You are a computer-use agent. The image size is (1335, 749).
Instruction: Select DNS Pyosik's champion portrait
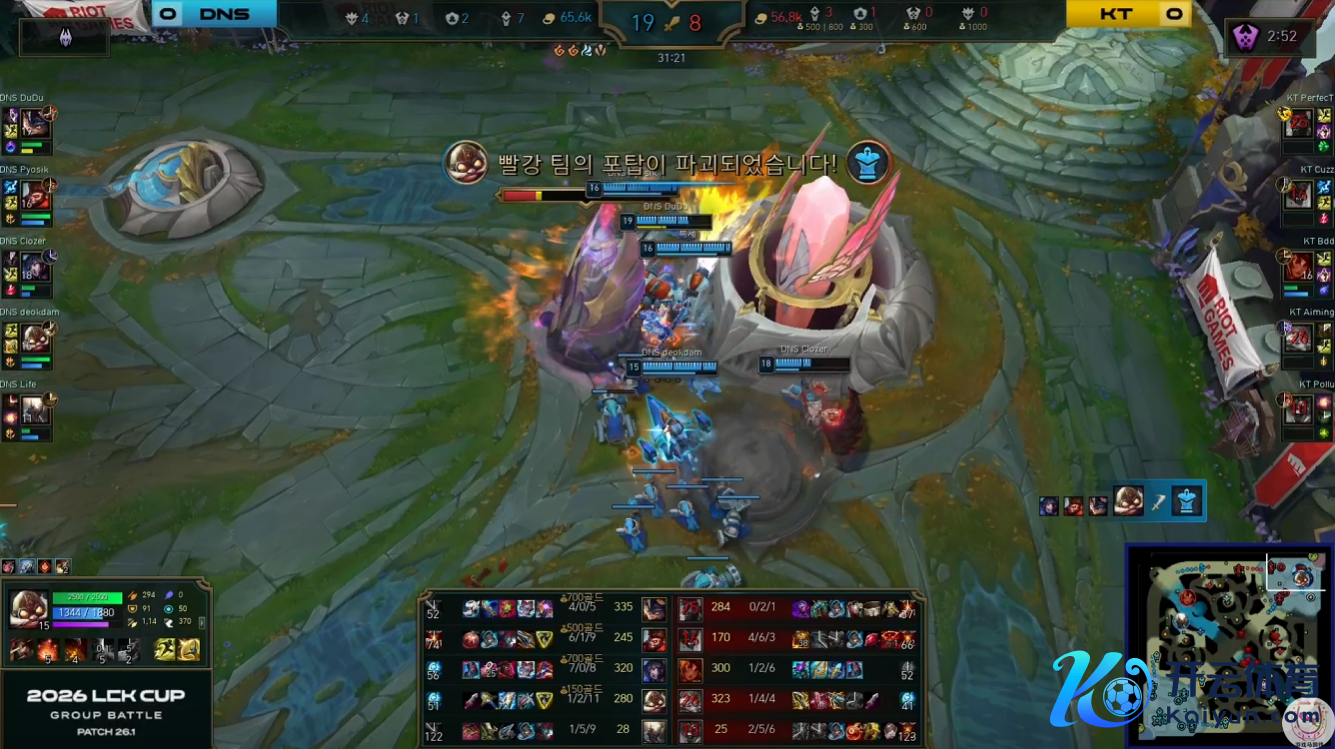pyautogui.click(x=35, y=195)
